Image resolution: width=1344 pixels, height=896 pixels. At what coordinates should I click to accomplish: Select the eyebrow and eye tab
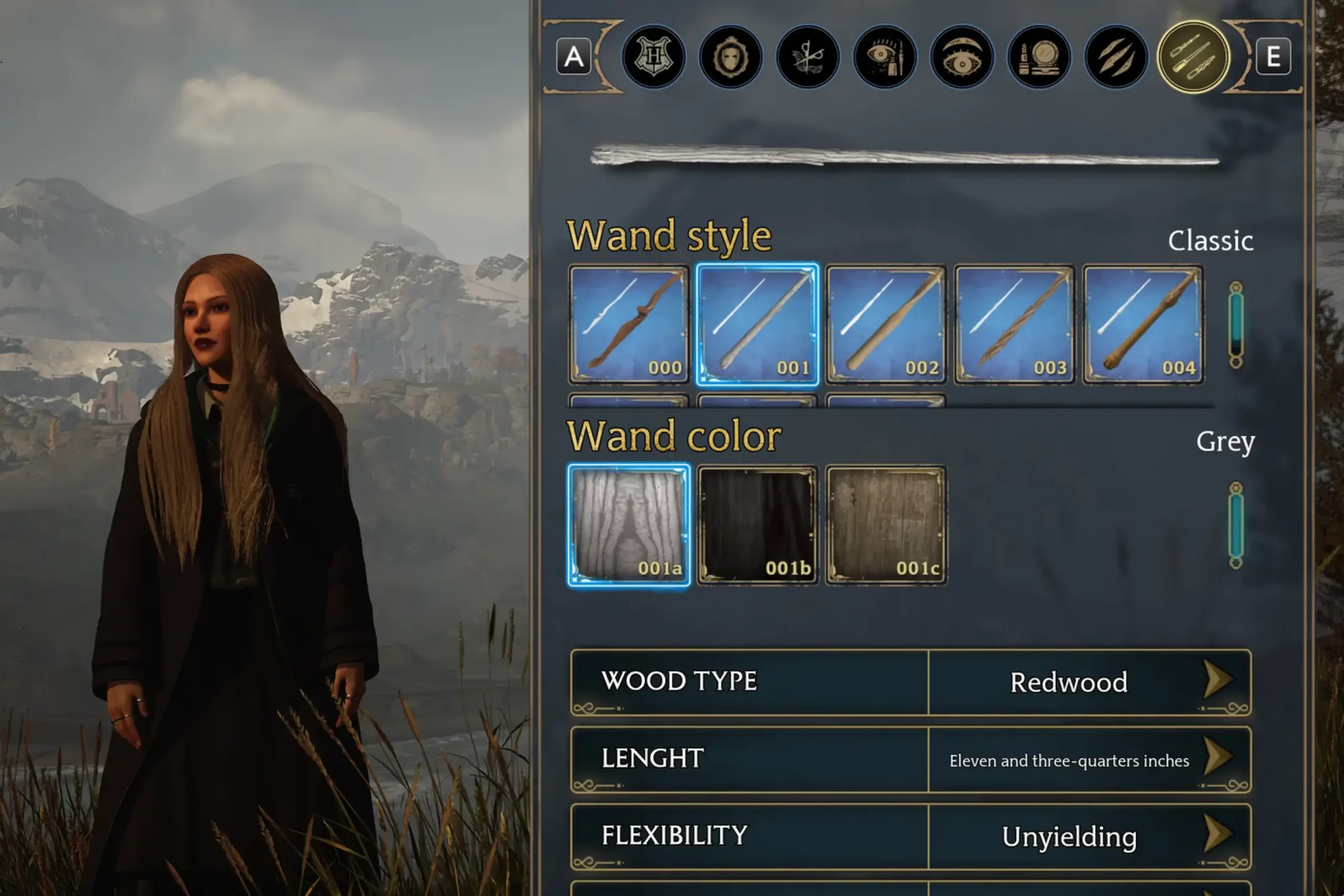[x=962, y=57]
